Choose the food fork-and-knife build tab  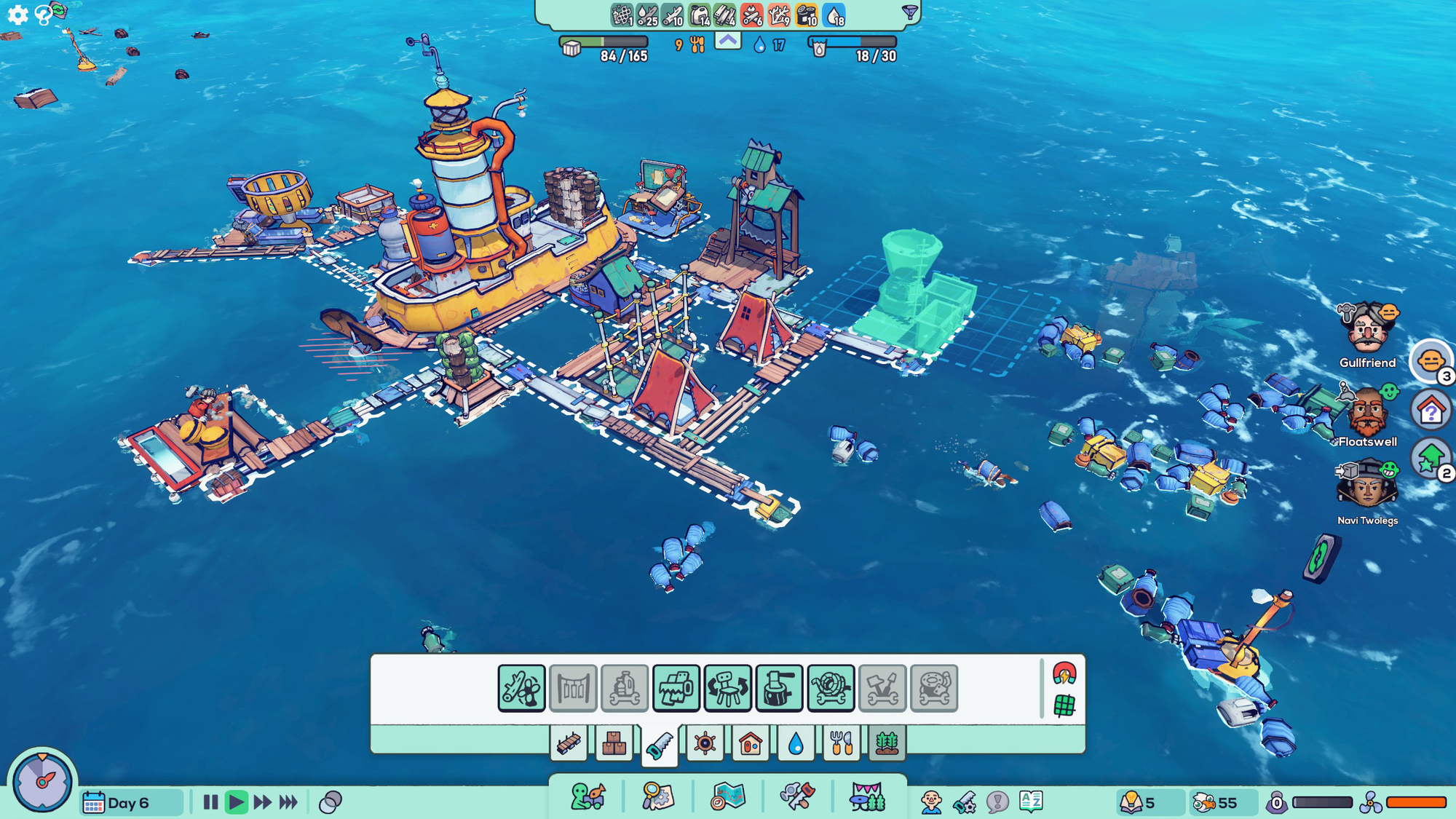pos(841,744)
